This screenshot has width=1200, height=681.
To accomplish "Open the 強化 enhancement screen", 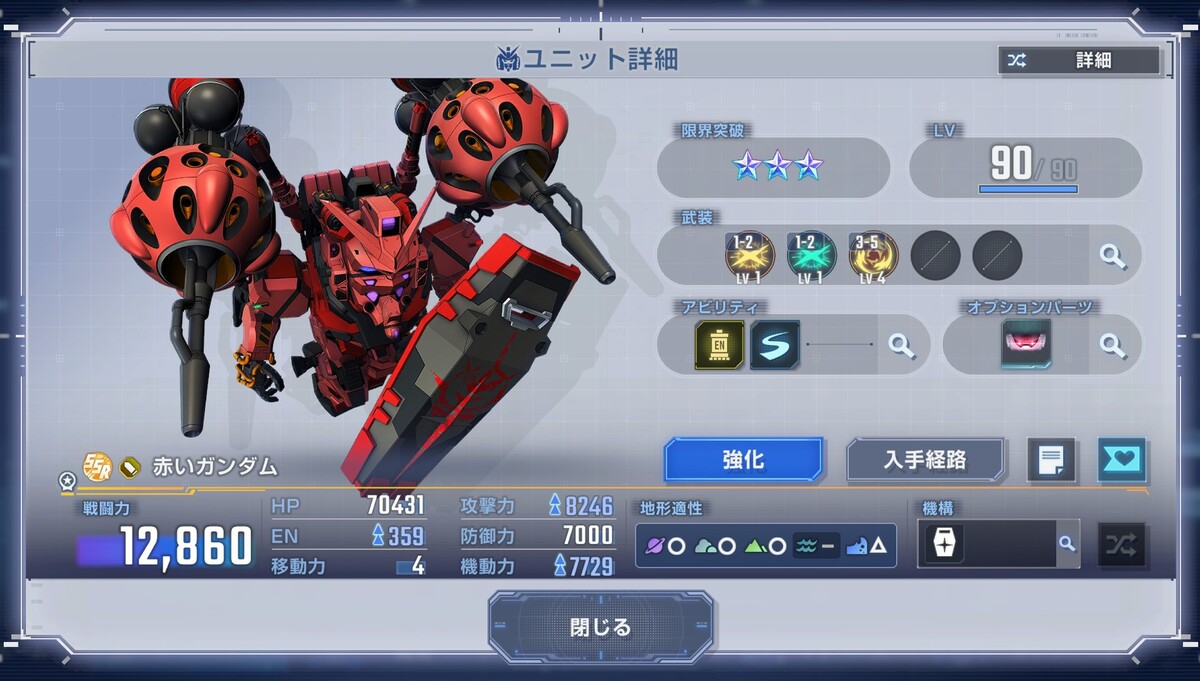I will (743, 460).
